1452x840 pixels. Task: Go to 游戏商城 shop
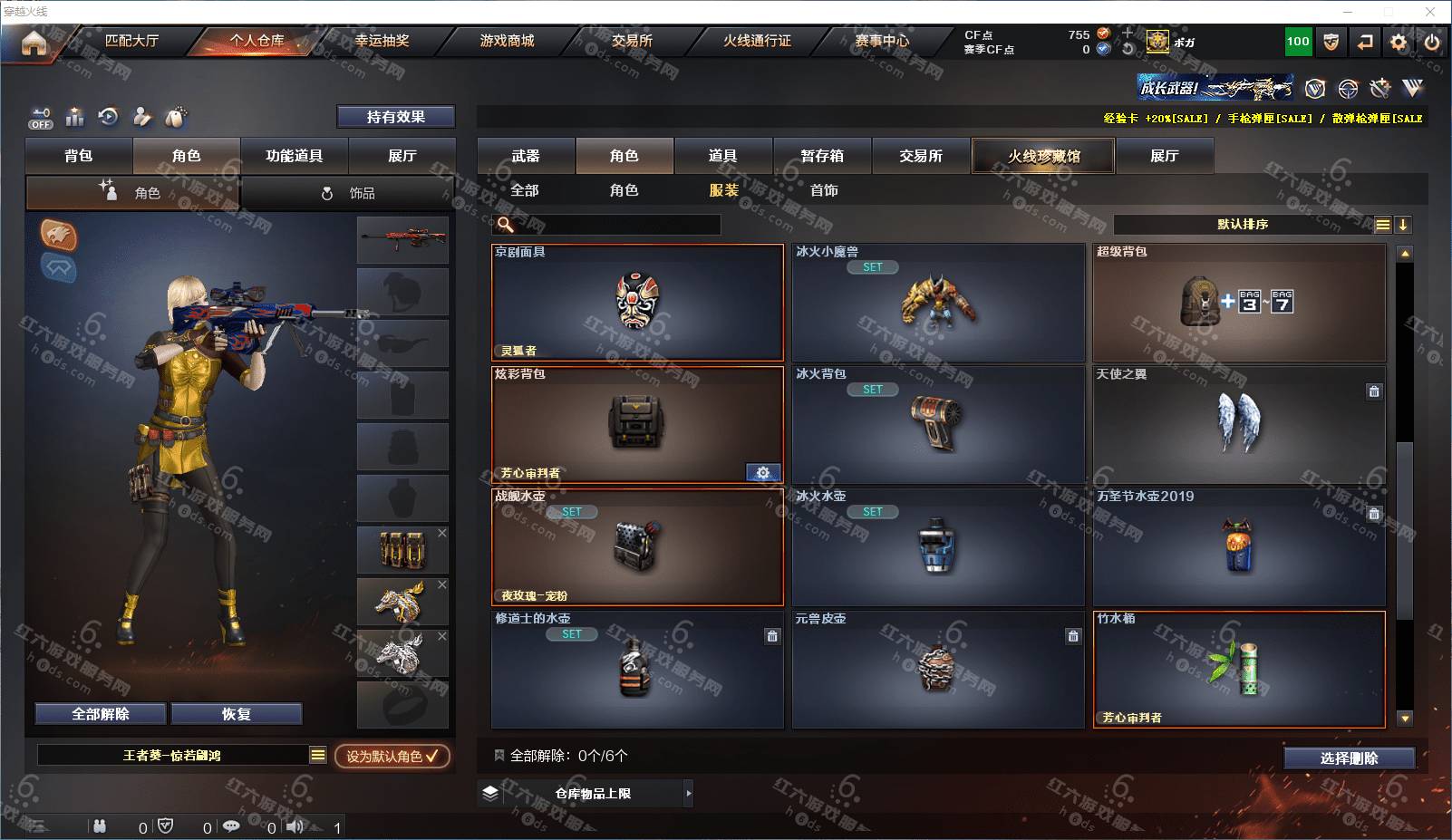coord(507,41)
